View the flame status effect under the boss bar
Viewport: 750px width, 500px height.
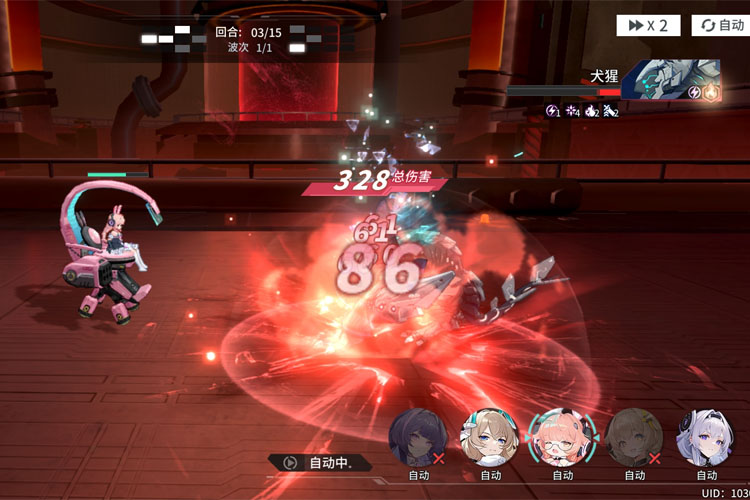(591, 111)
